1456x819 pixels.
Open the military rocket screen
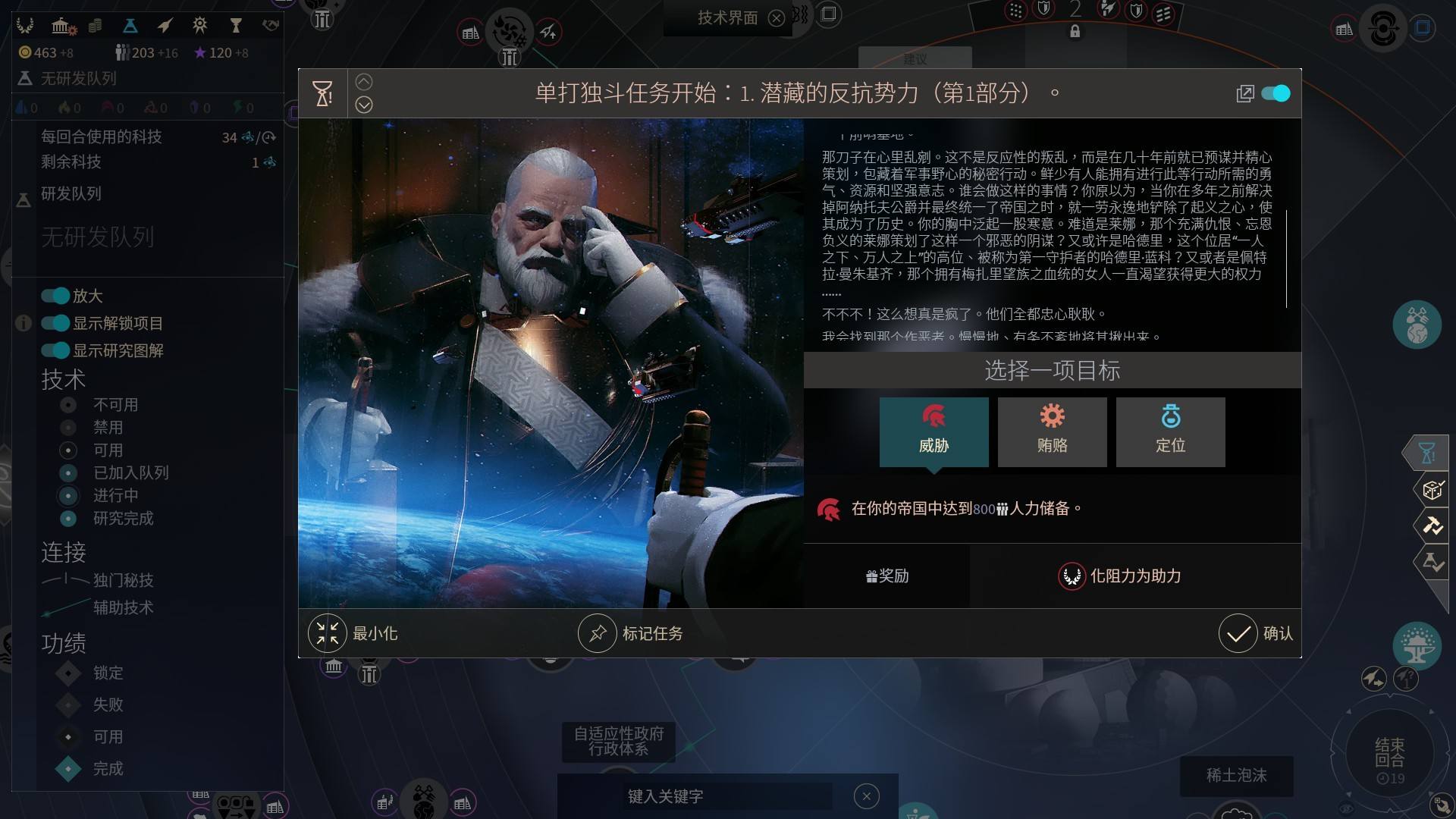[164, 25]
